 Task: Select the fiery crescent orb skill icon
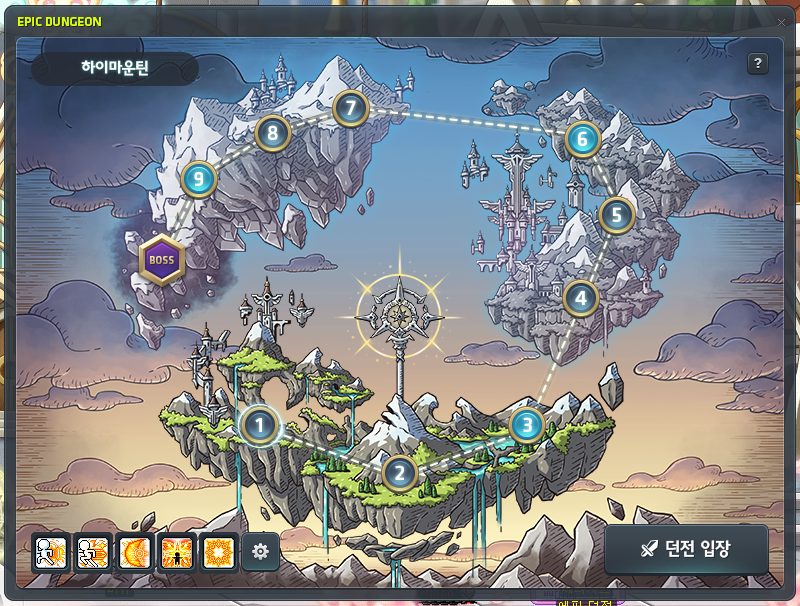tap(134, 551)
